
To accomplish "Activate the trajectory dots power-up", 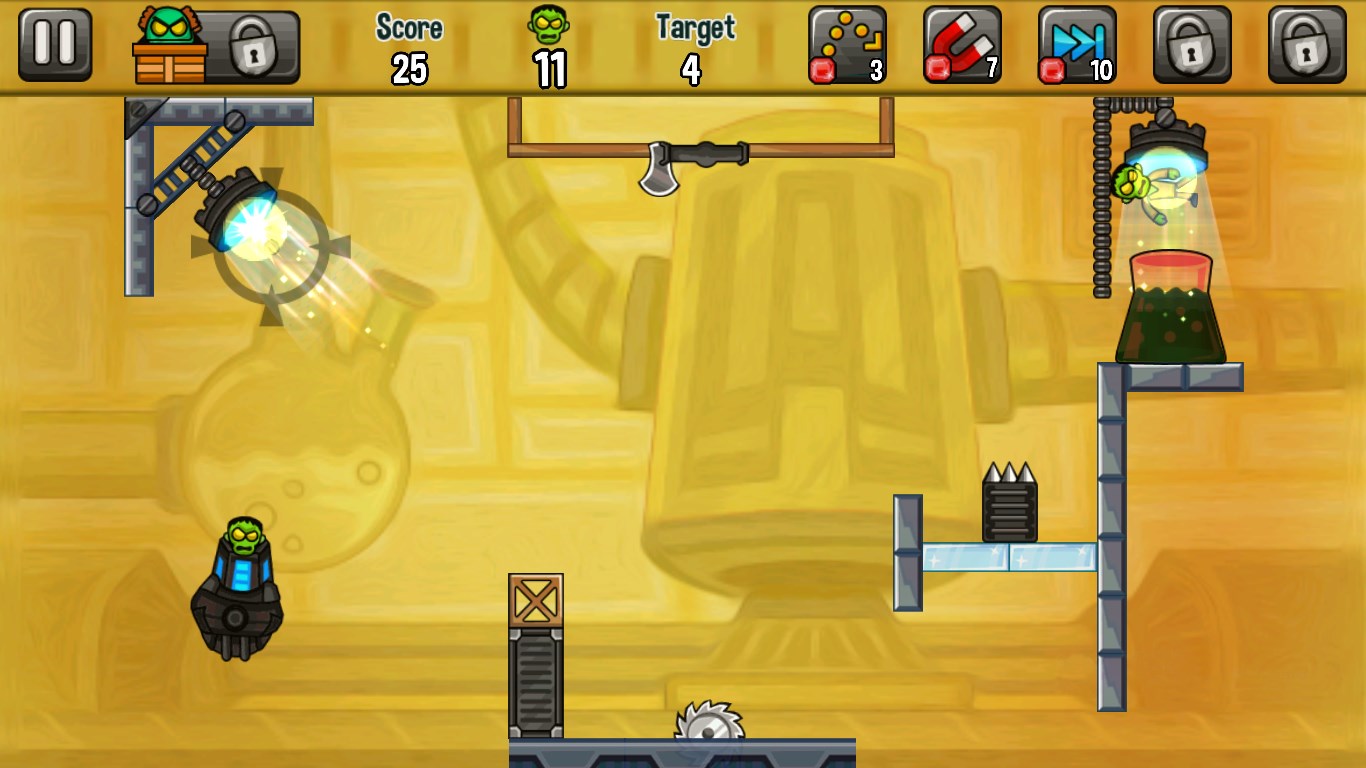I will pos(847,45).
